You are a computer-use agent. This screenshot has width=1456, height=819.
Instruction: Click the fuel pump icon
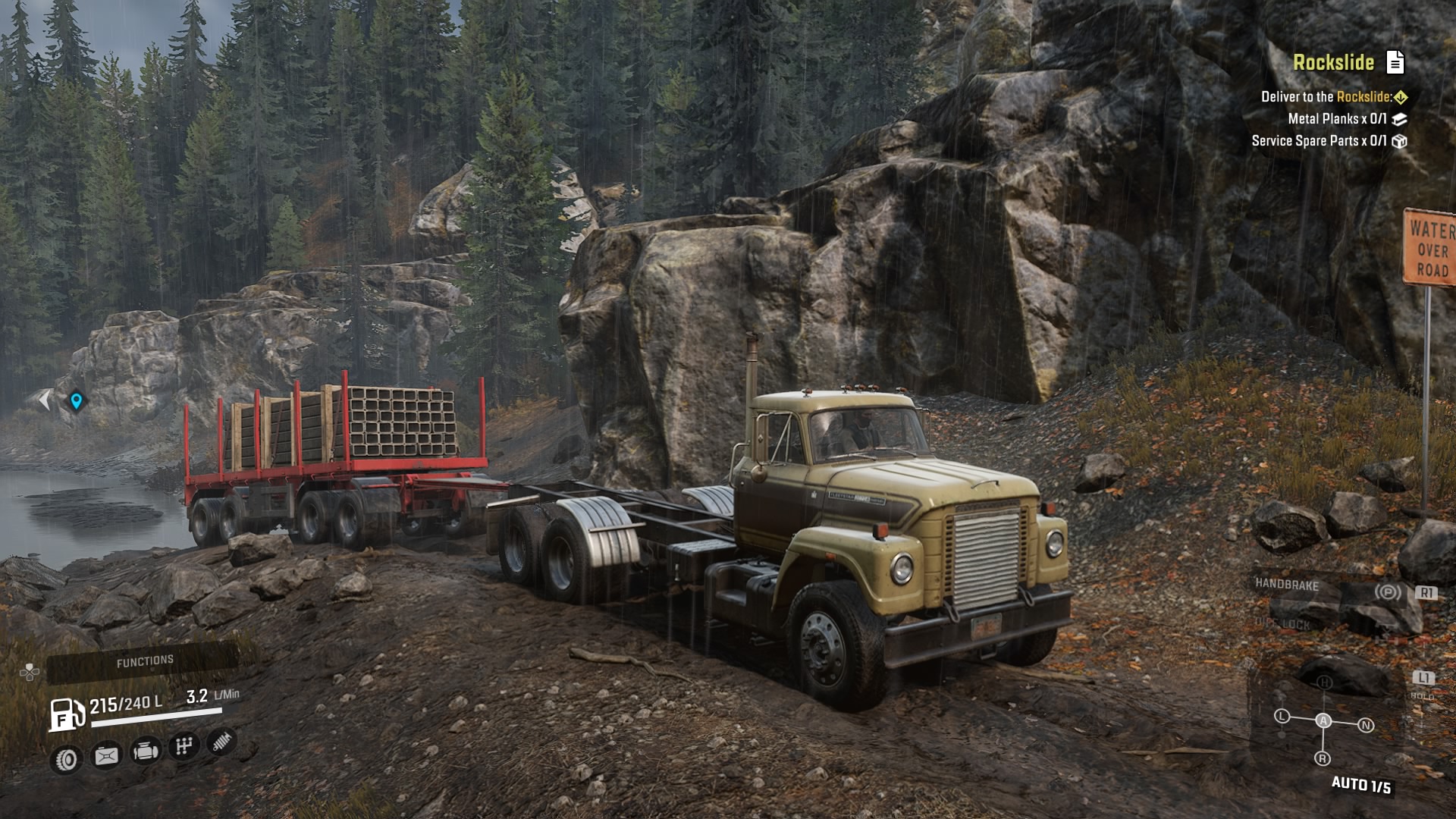[x=67, y=714]
